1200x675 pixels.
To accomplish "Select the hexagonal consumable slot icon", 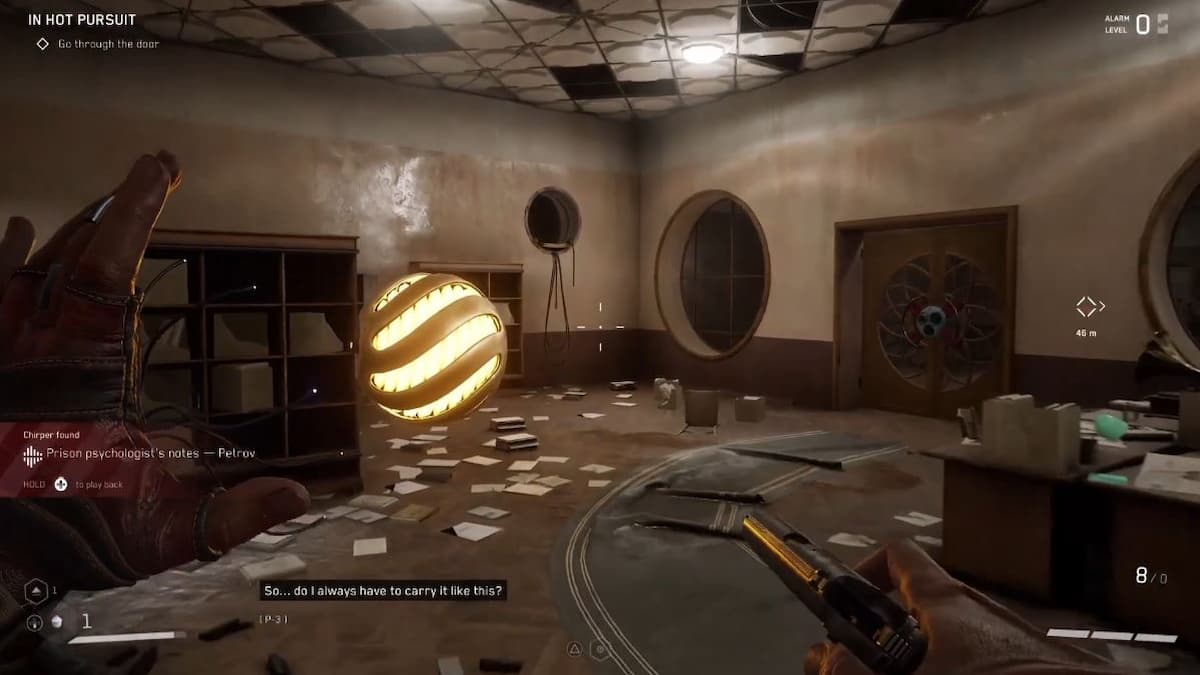I will click(x=34, y=591).
